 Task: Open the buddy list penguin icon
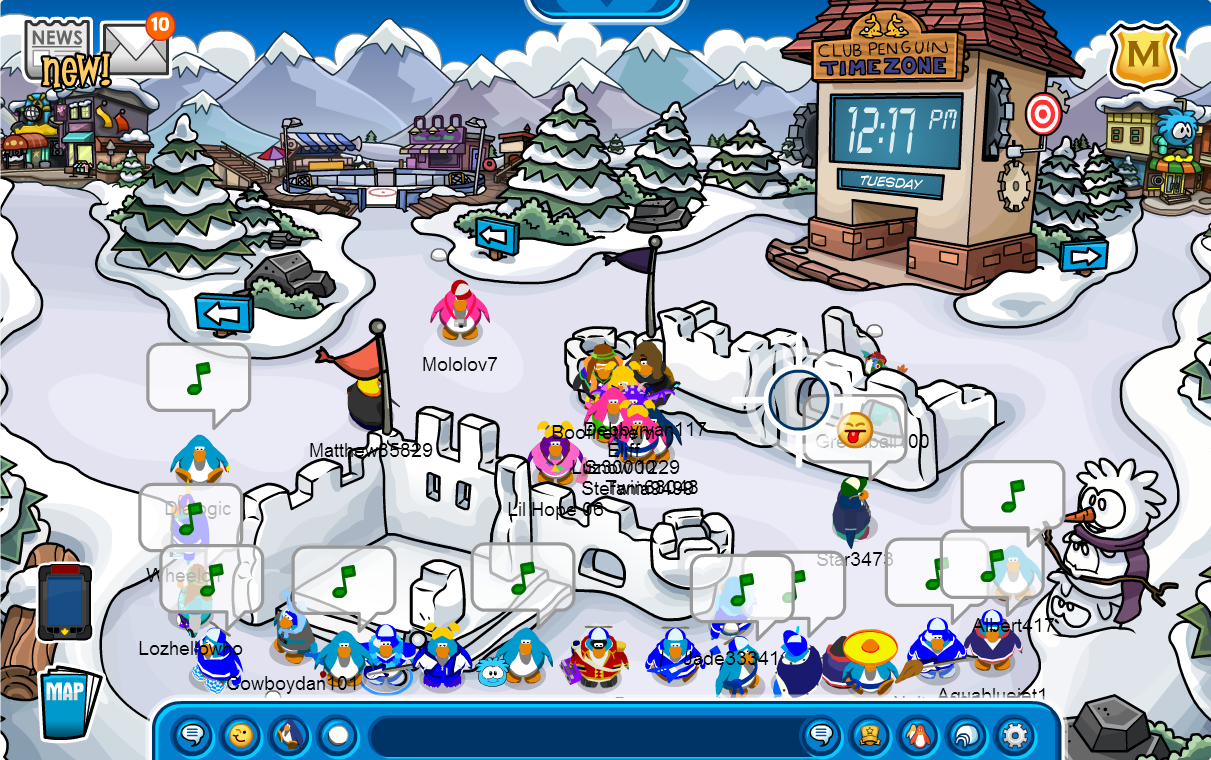[x=918, y=737]
